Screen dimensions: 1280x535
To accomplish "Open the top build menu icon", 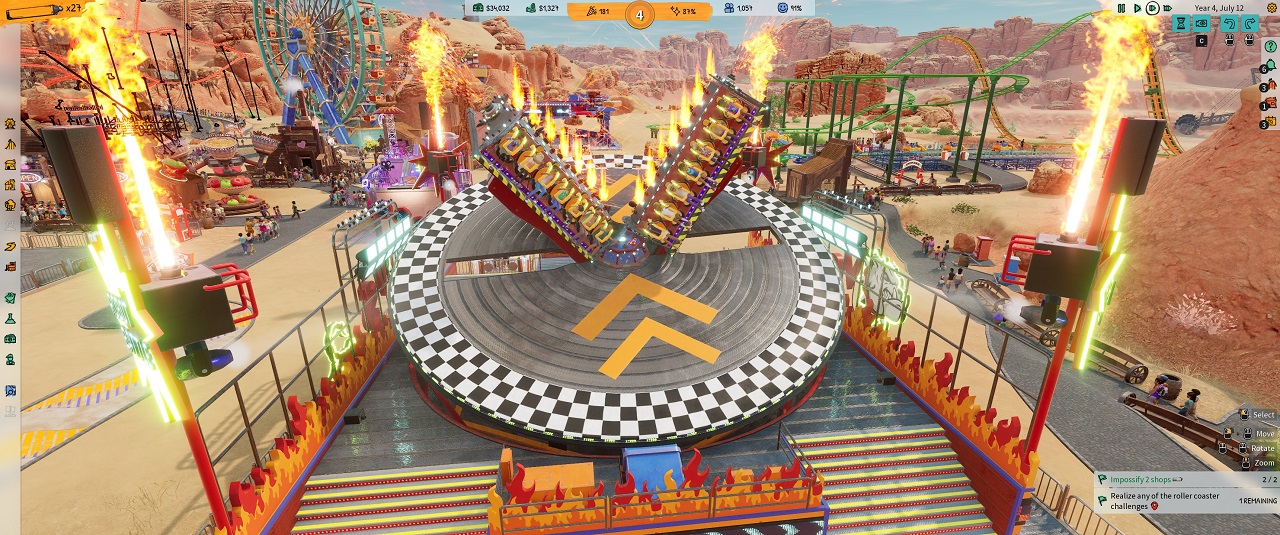I will pos(10,124).
